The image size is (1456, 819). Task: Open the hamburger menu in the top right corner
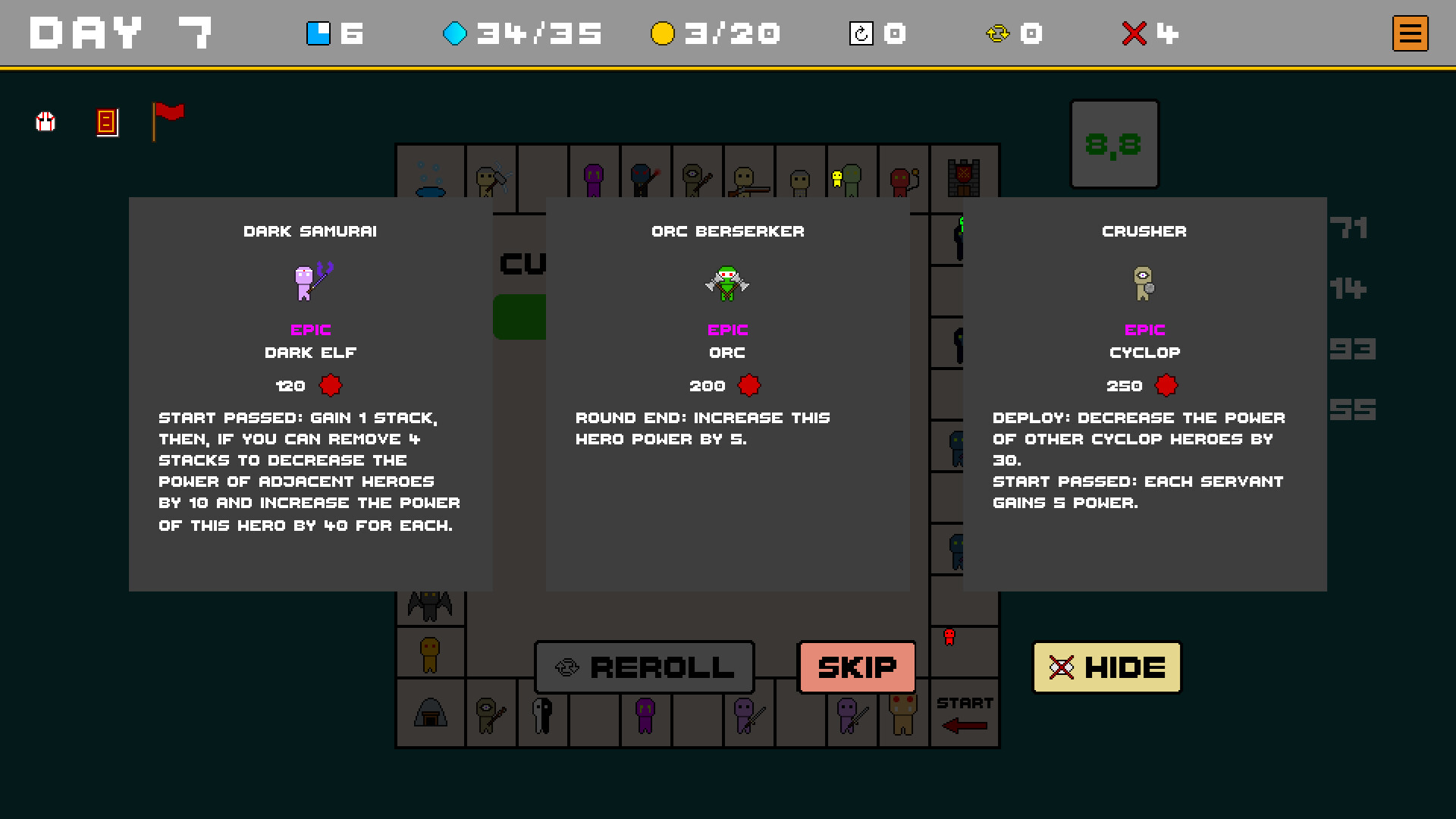(1409, 33)
